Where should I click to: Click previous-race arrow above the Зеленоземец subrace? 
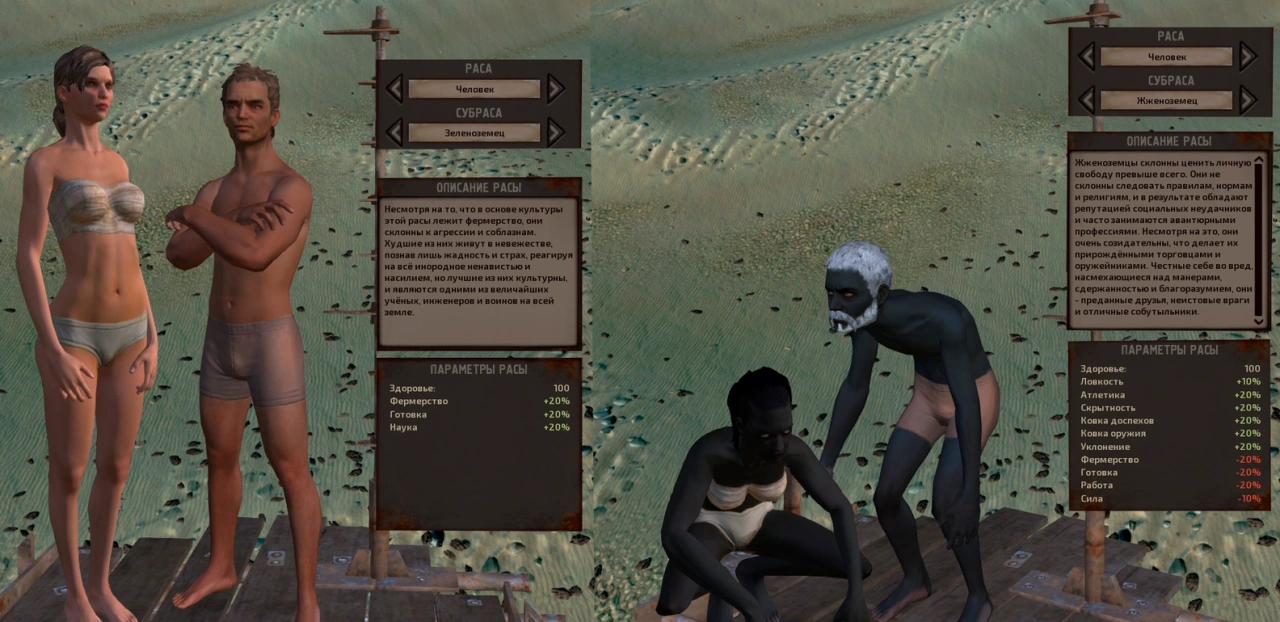[394, 89]
